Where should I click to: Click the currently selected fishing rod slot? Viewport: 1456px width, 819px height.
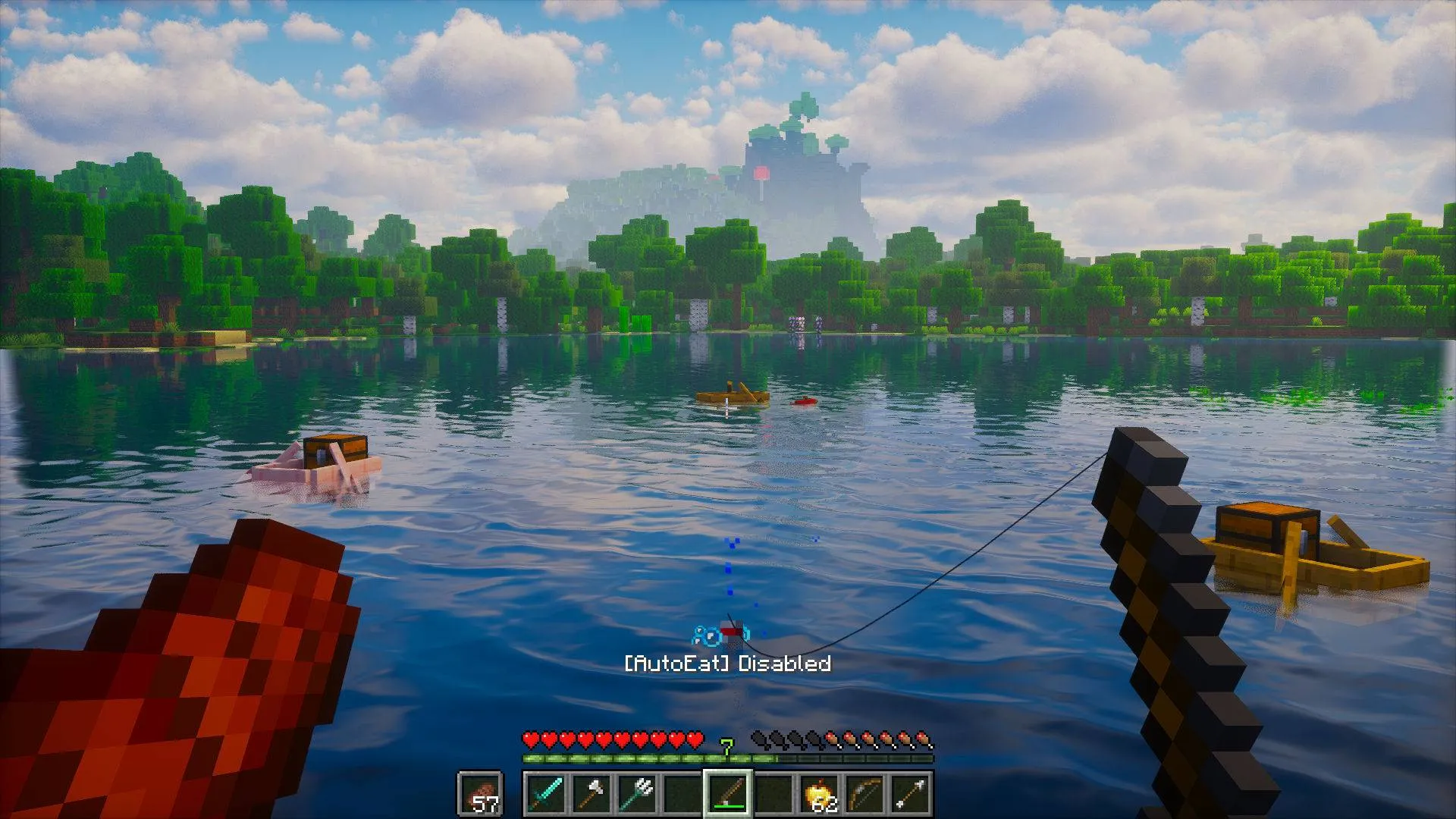click(729, 792)
